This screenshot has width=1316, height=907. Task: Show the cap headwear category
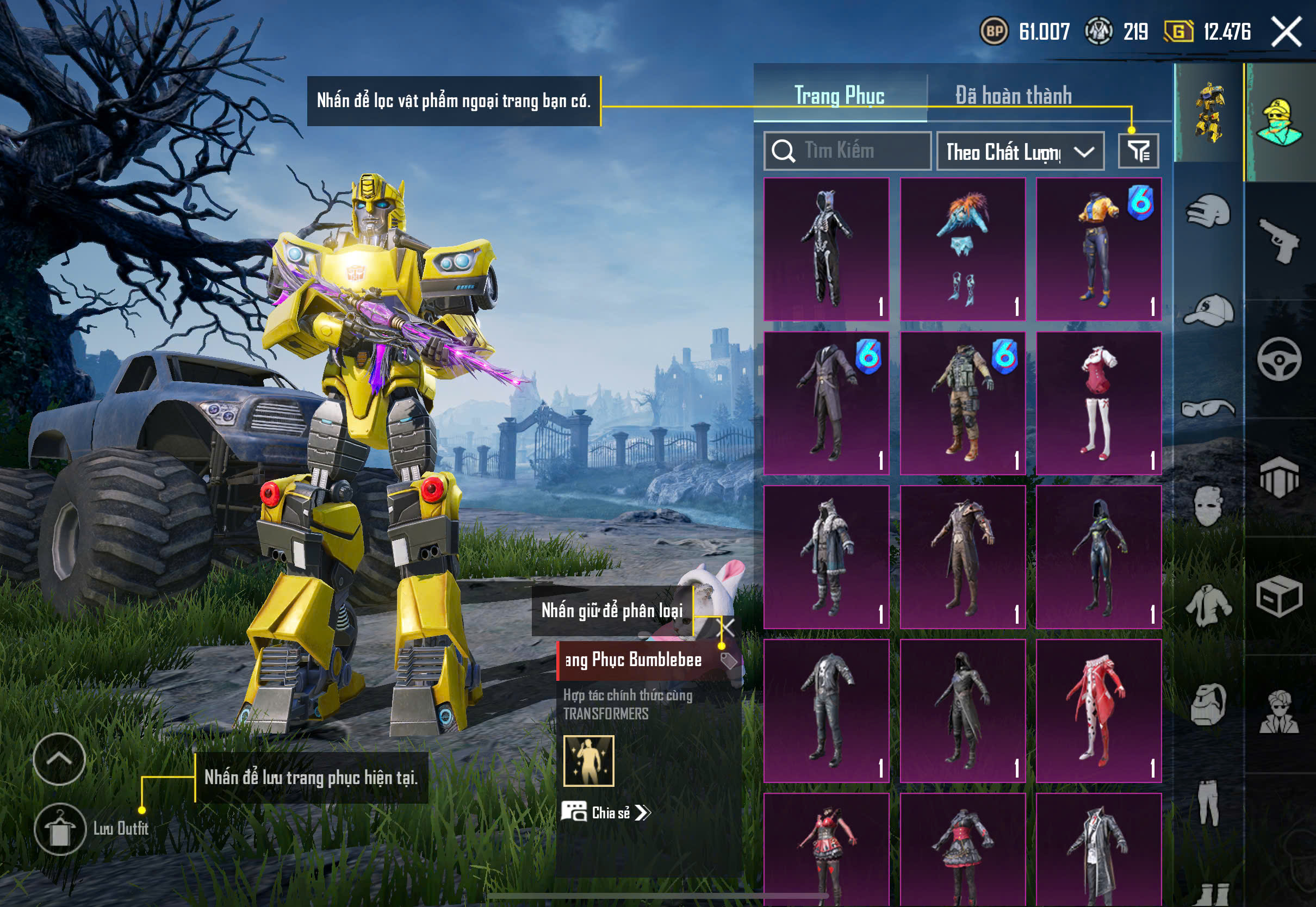click(x=1208, y=310)
